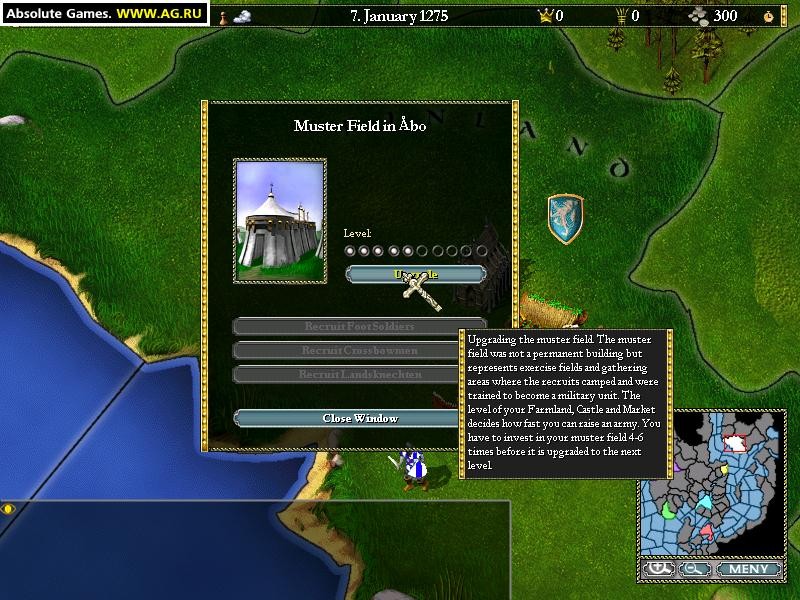
Task: Choose Recruit Crossbowmen
Action: (x=360, y=350)
